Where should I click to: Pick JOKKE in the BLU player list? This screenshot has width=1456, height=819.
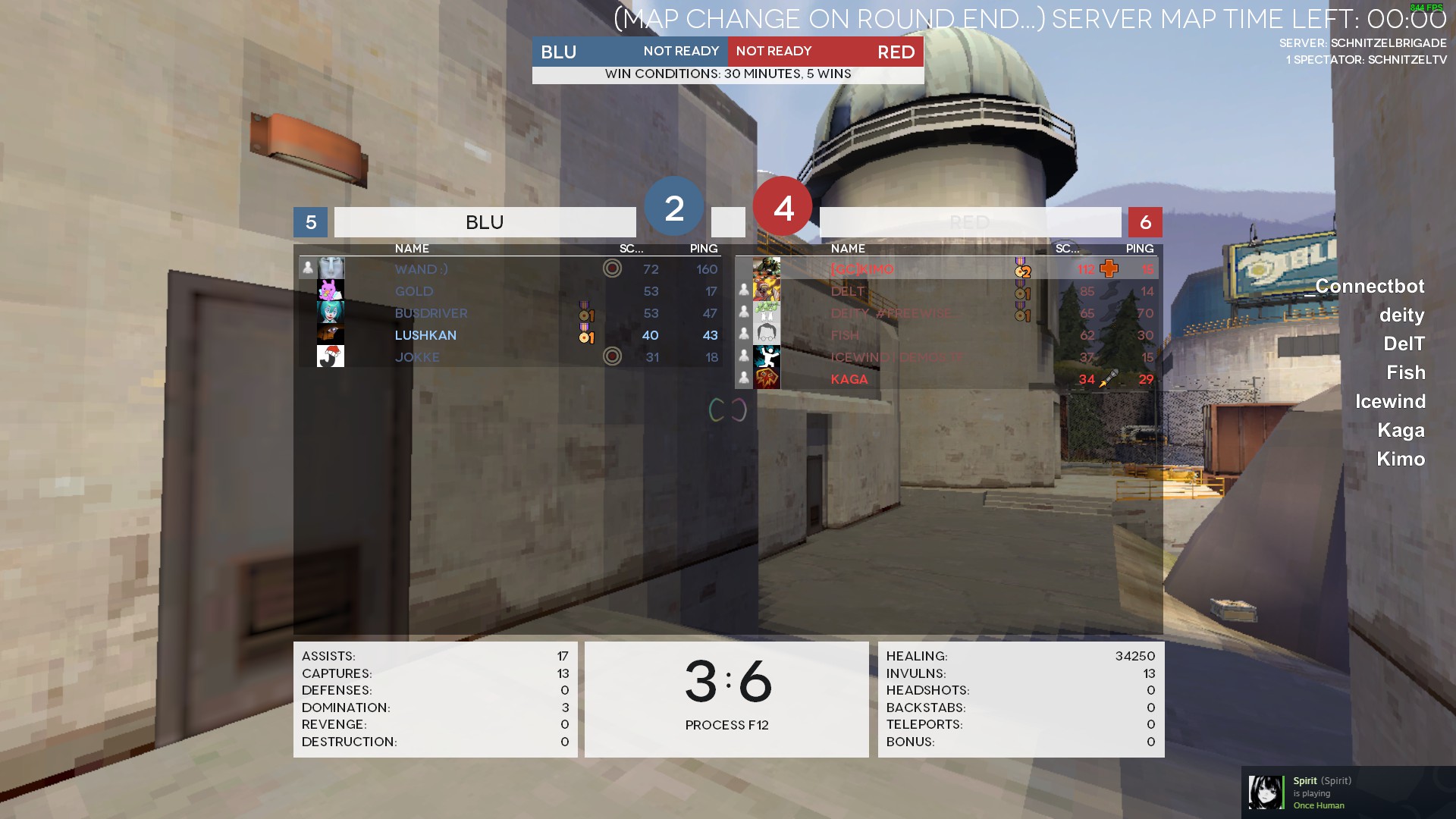[x=508, y=357]
